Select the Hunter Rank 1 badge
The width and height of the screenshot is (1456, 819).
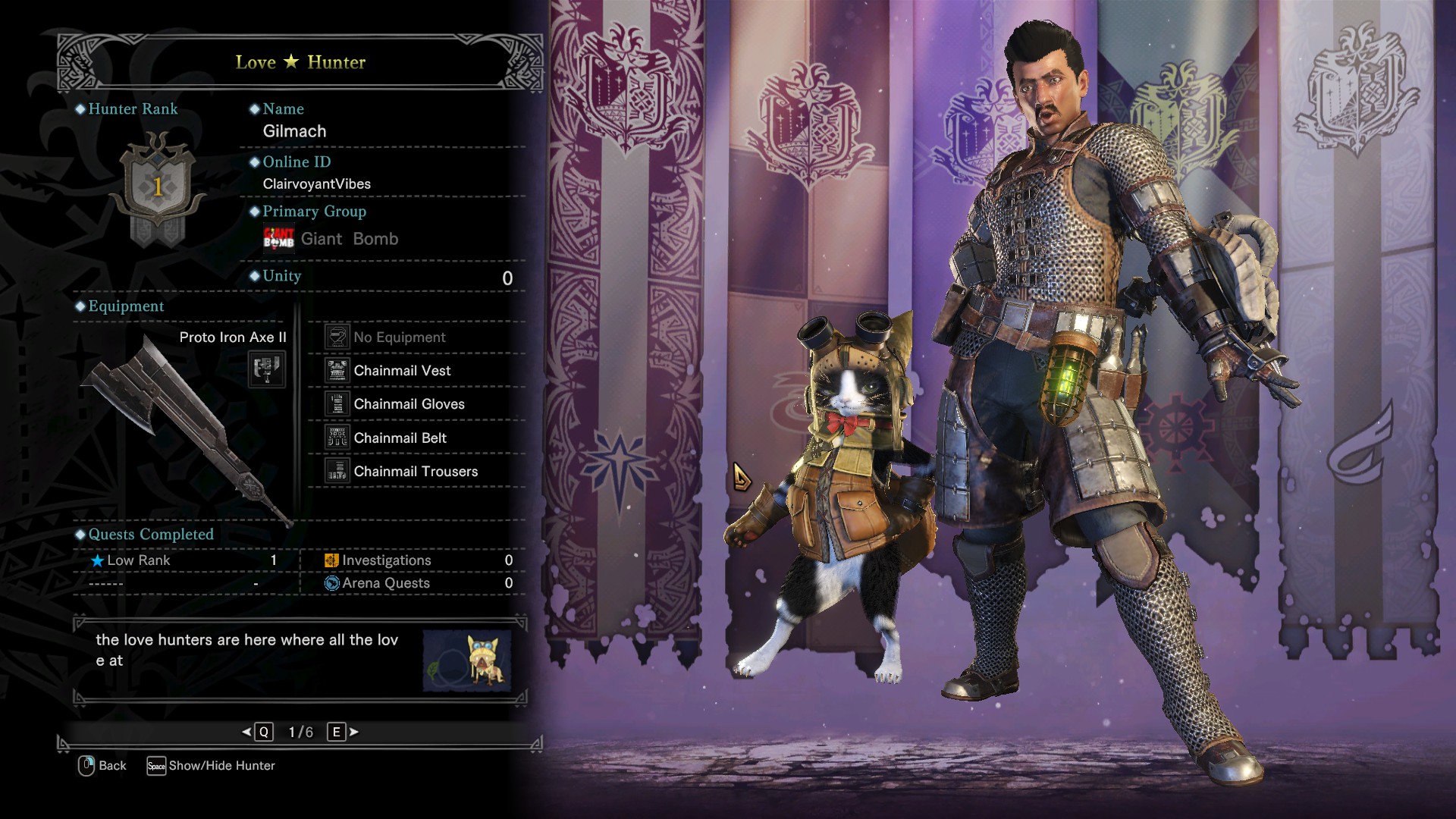click(x=157, y=187)
